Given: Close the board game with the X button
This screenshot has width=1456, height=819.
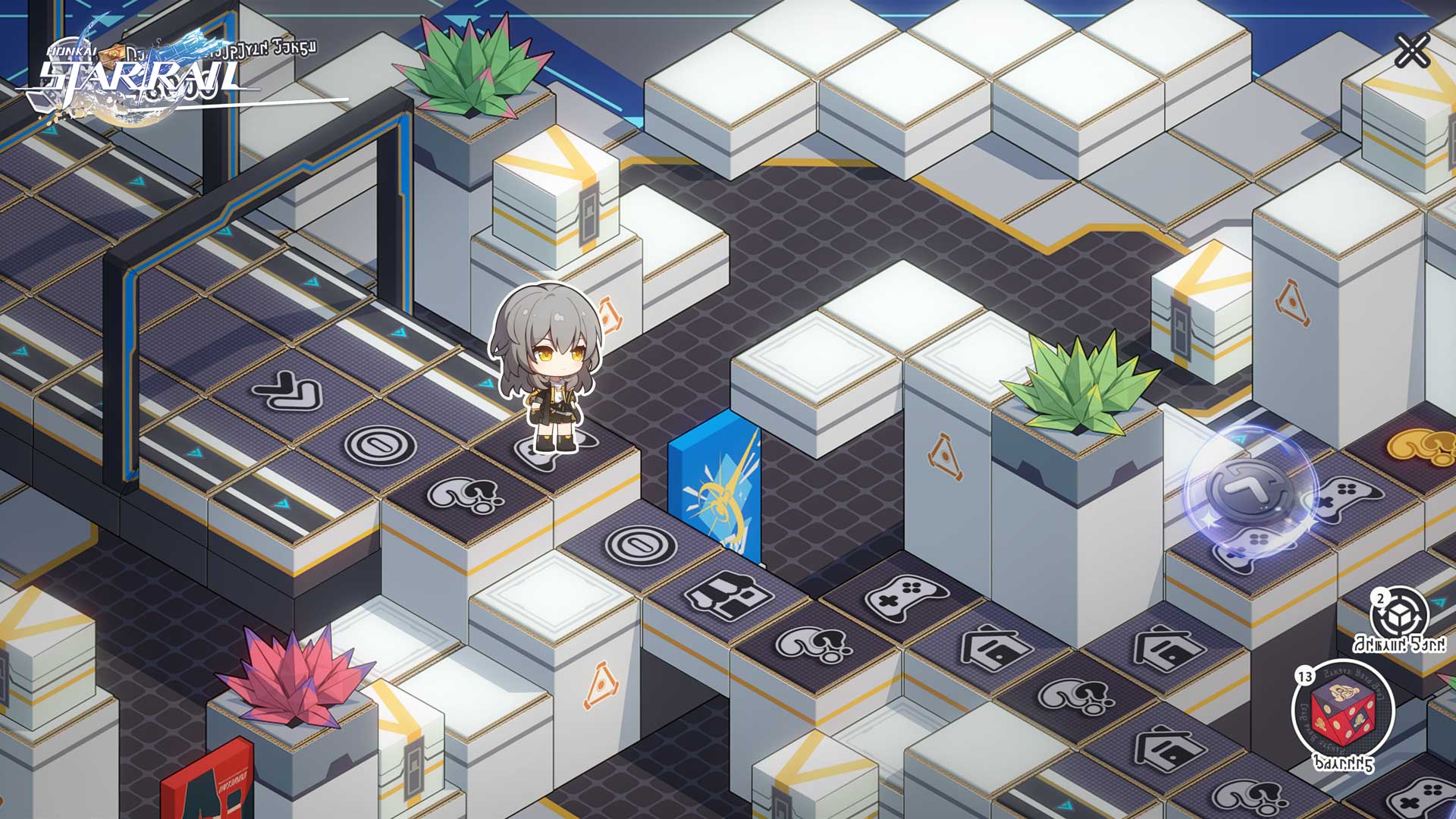Looking at the screenshot, I should tap(1412, 52).
